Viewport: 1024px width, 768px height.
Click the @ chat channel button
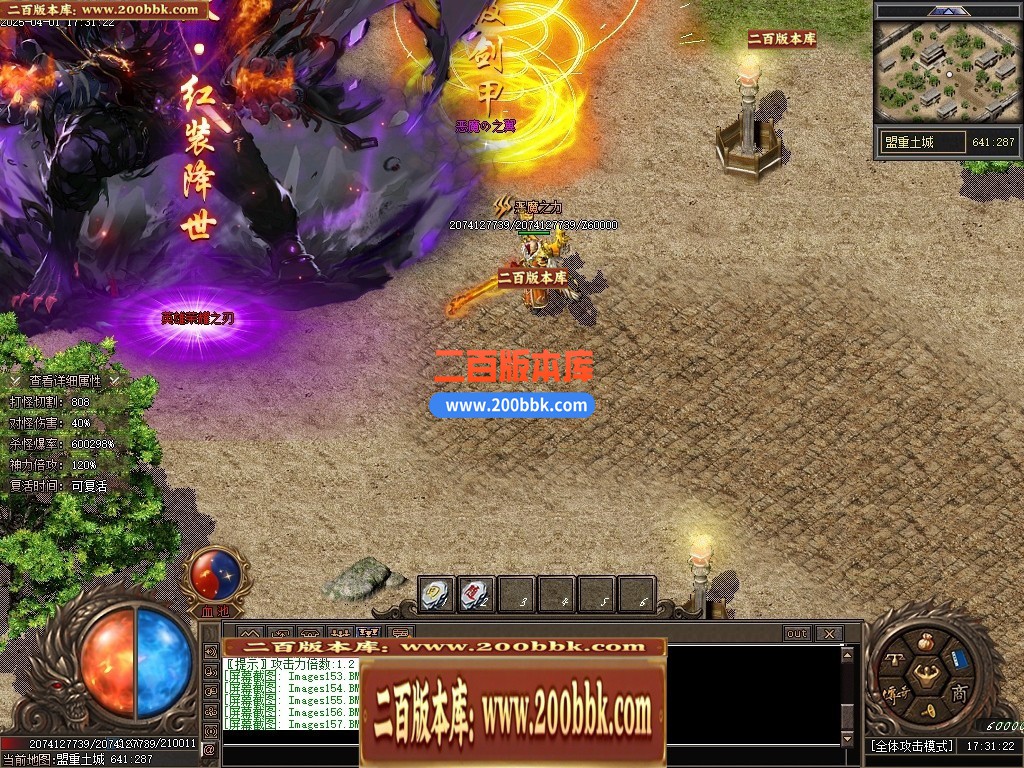click(209, 749)
